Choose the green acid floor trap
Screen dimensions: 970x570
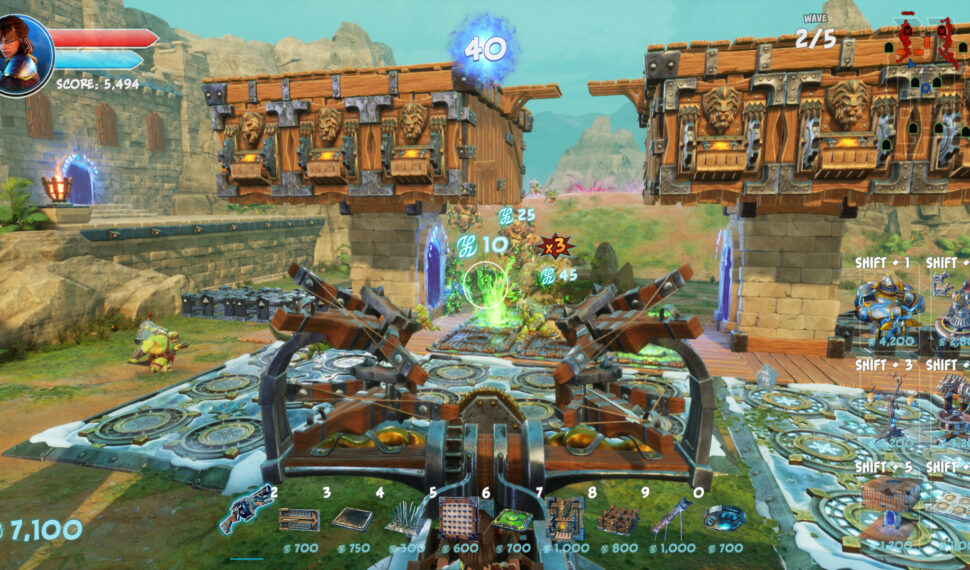pos(511,519)
